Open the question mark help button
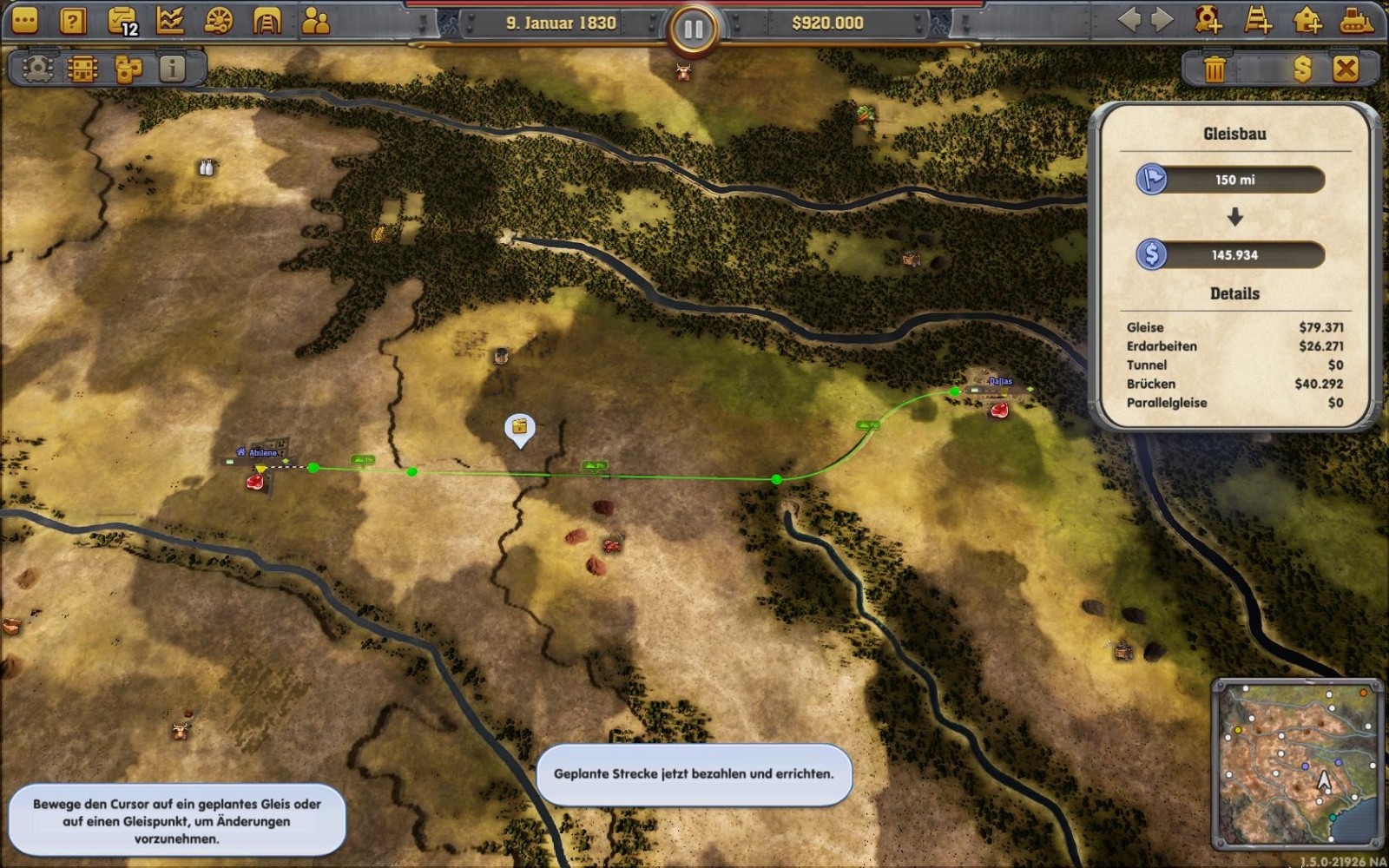This screenshot has width=1389, height=868. tap(73, 21)
